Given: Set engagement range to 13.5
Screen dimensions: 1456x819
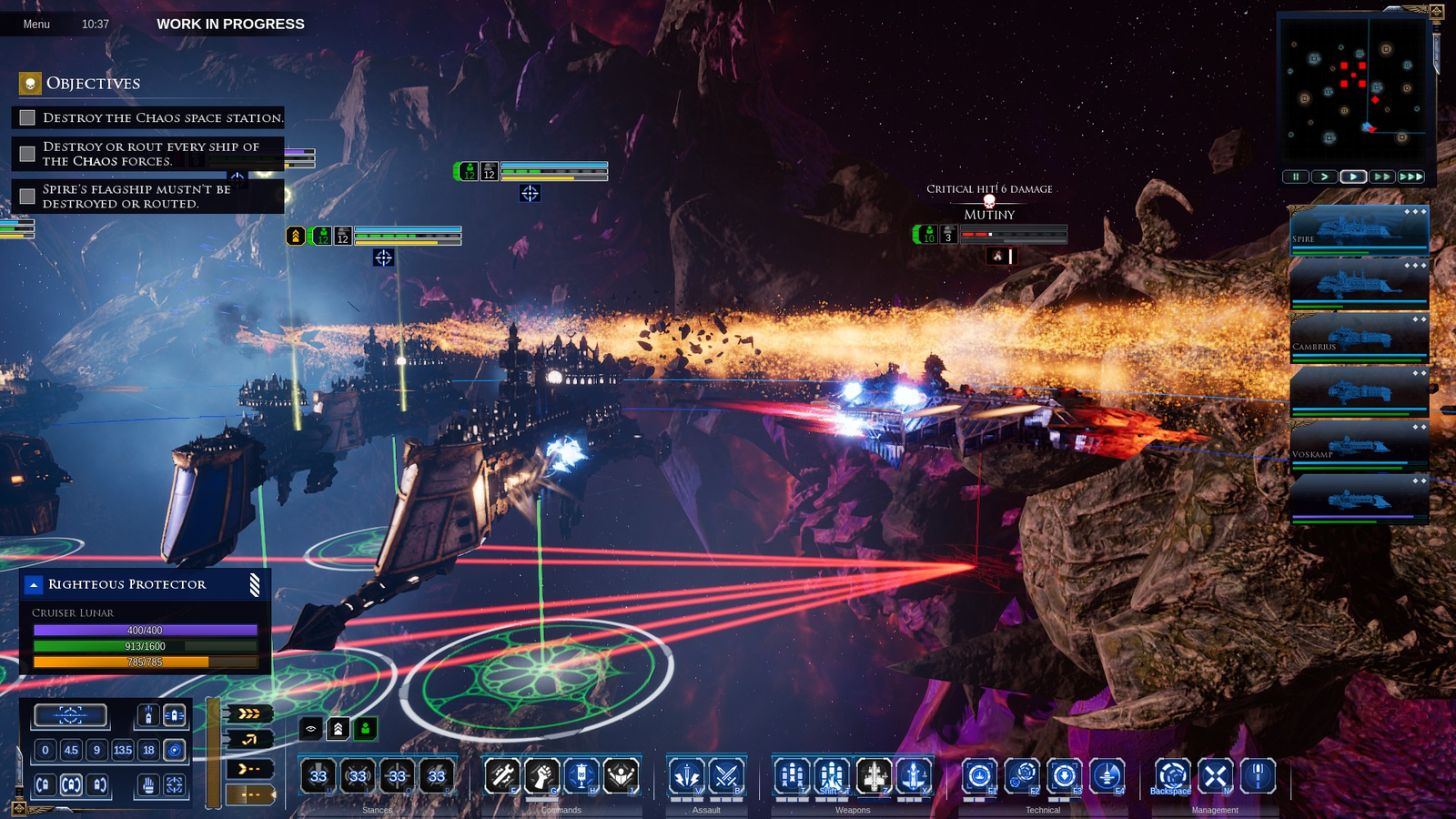Looking at the screenshot, I should tap(122, 751).
